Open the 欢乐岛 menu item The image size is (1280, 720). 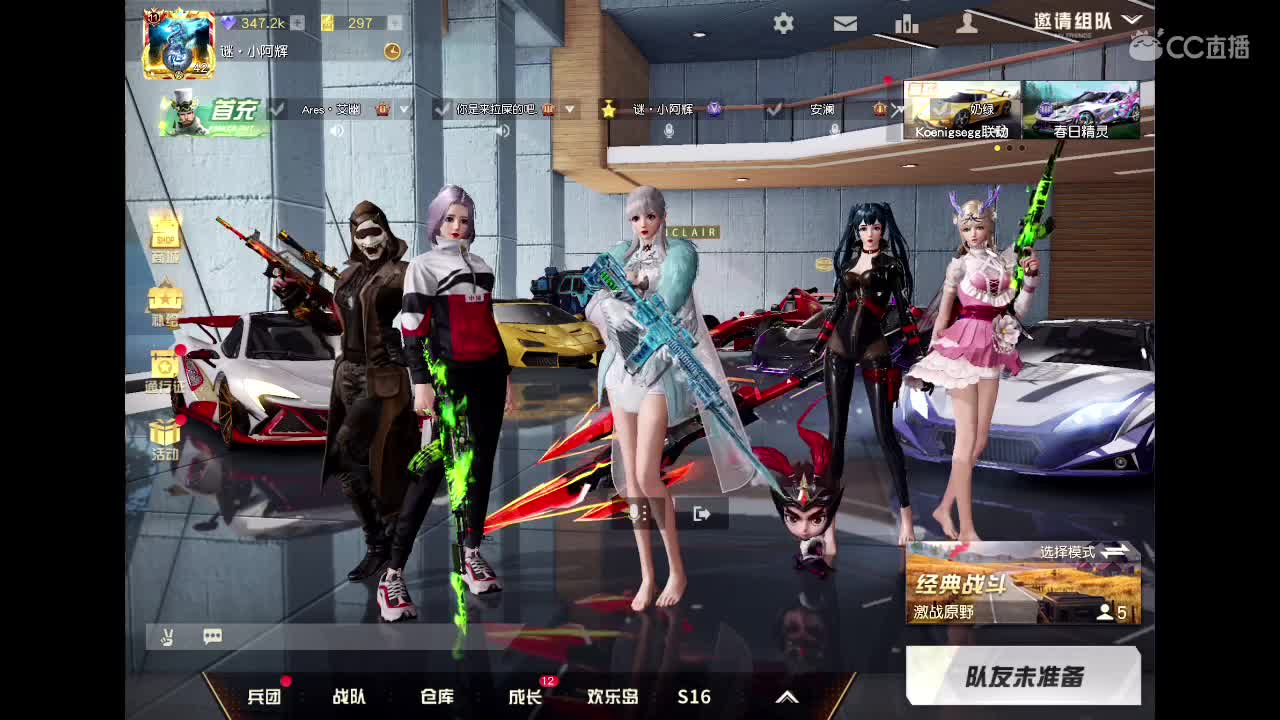click(x=613, y=697)
